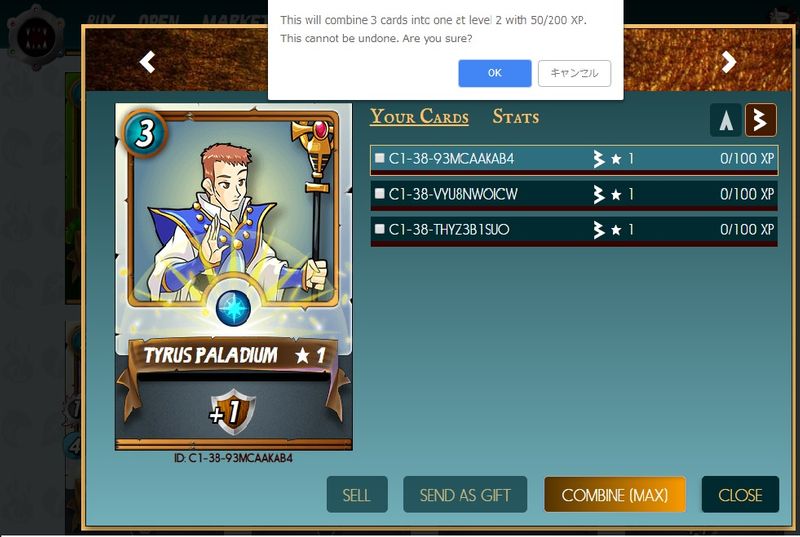Tick checkbox for card C1-38-THYZ3B1SUO
This screenshot has width=800, height=537.
(x=380, y=230)
